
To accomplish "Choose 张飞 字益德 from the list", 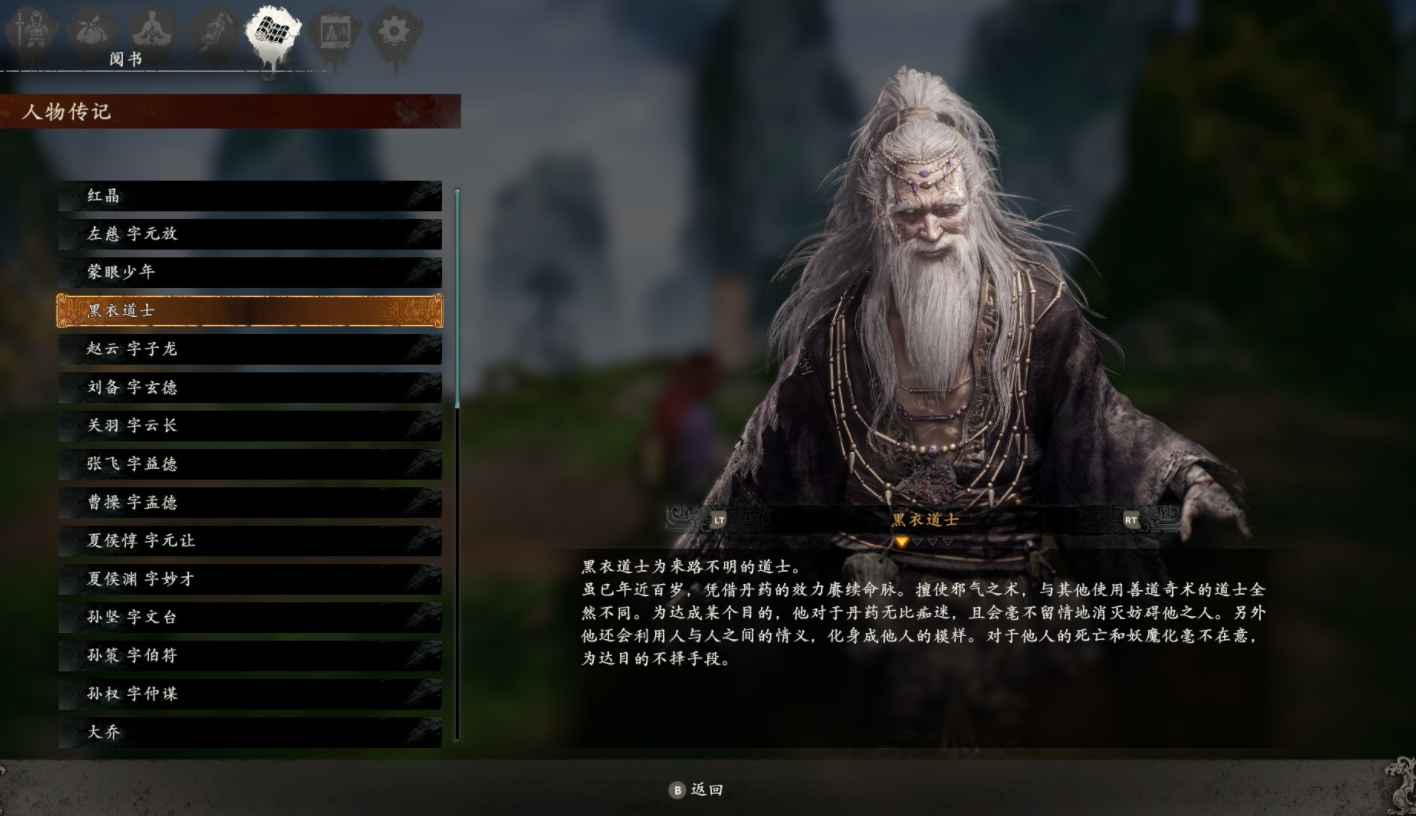I will click(x=250, y=464).
